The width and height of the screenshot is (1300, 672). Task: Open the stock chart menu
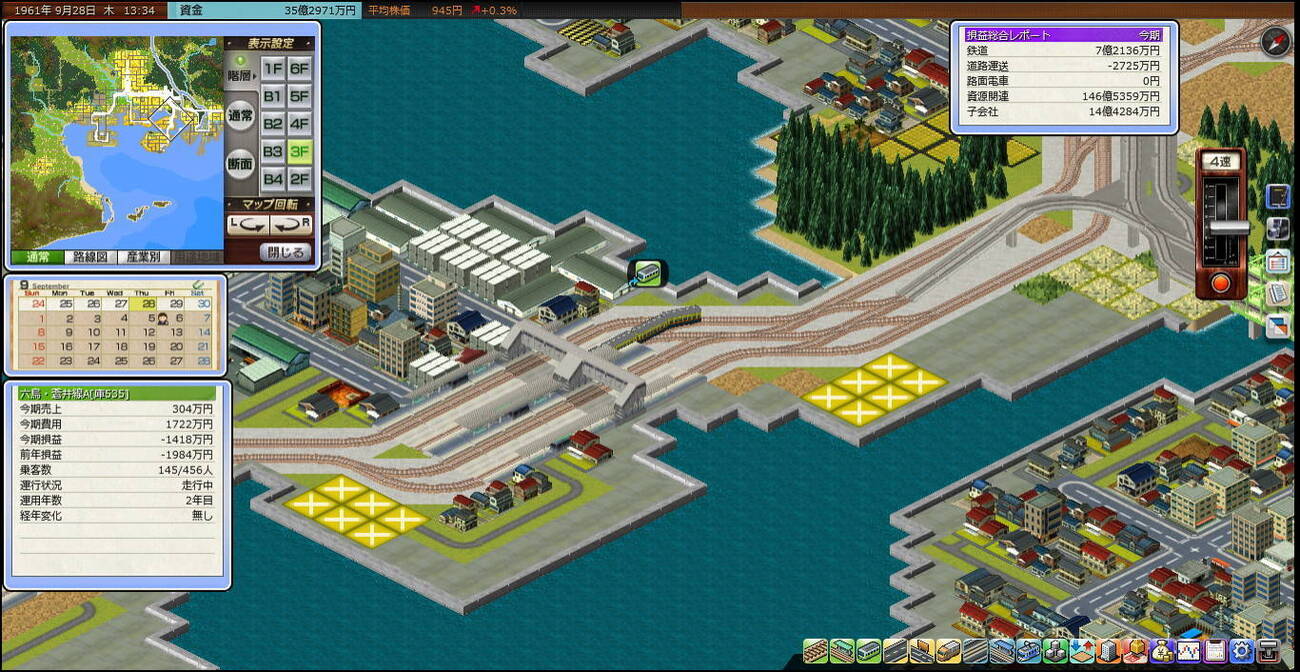pyautogui.click(x=1188, y=650)
